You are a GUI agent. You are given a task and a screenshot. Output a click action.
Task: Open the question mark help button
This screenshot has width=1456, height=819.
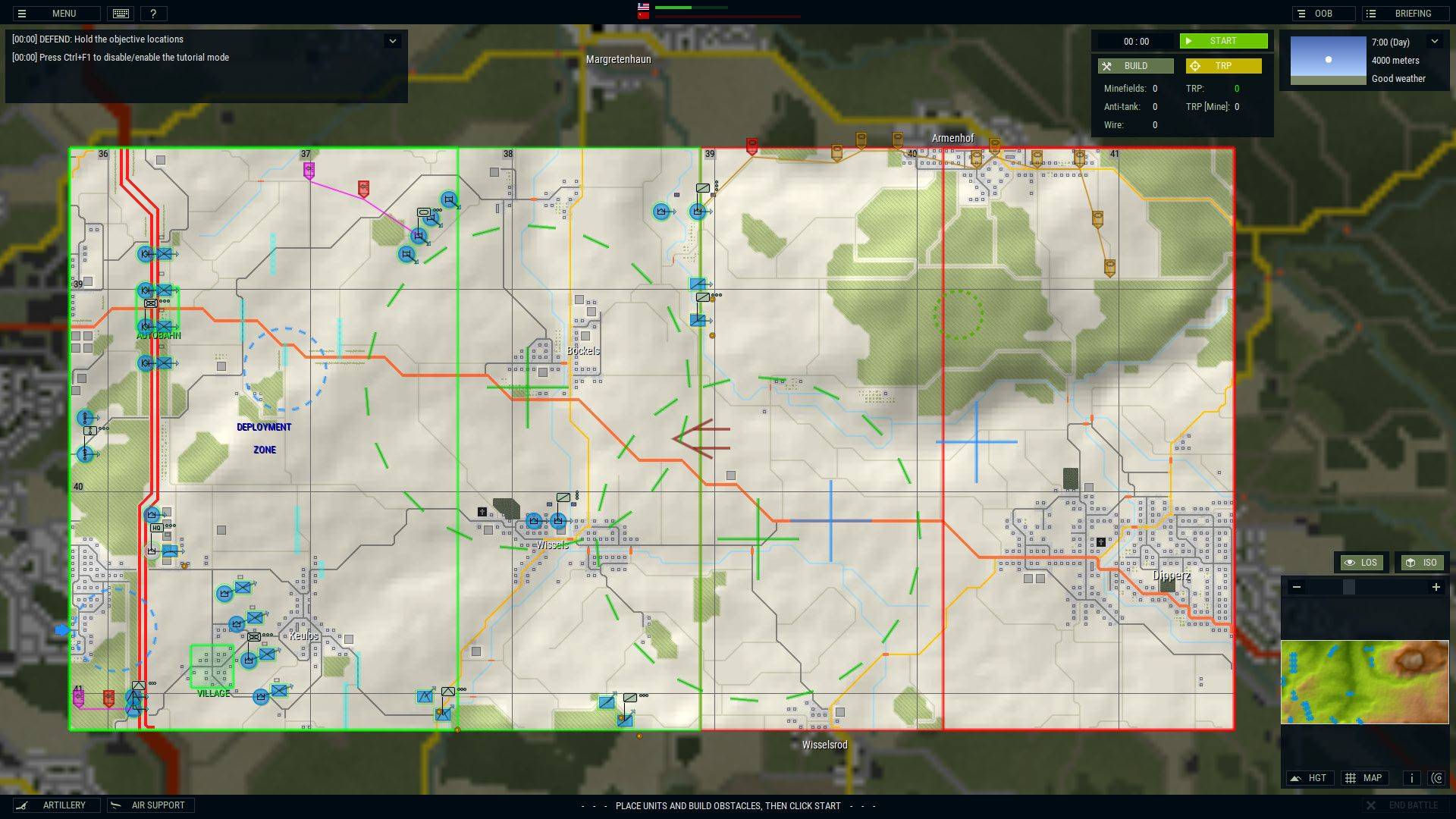[153, 14]
